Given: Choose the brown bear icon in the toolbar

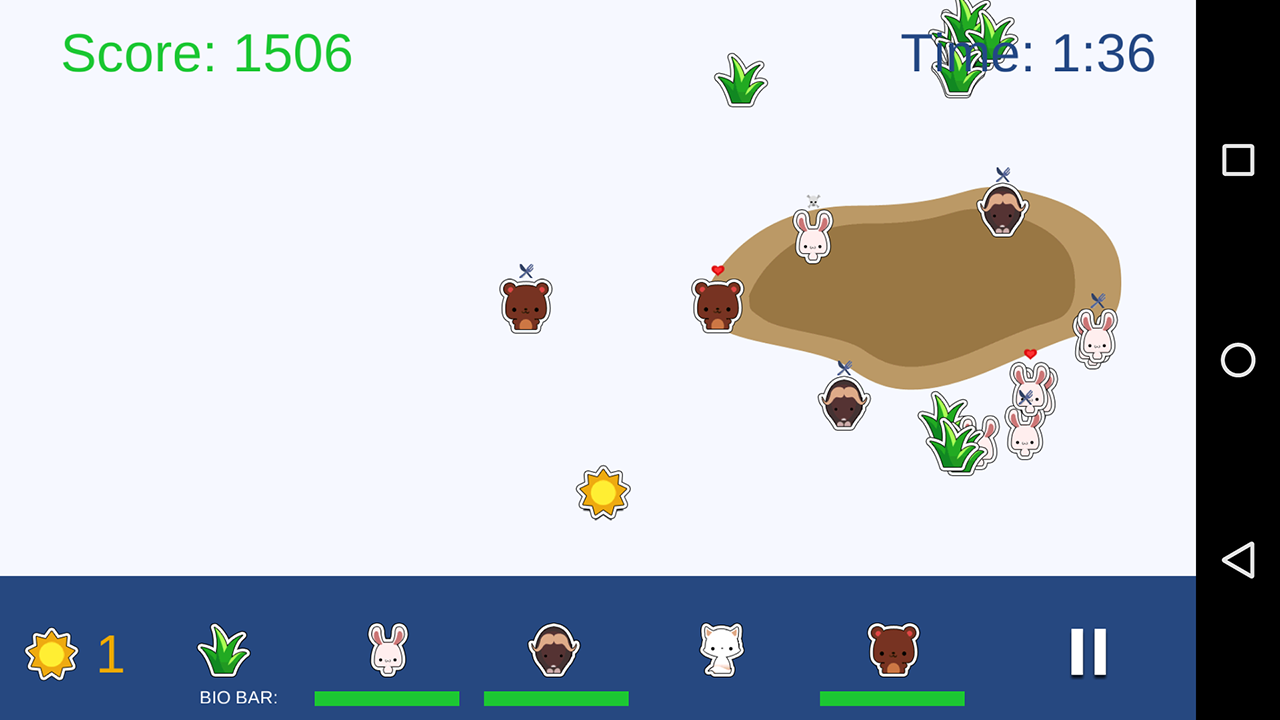Looking at the screenshot, I should pyautogui.click(x=893, y=650).
